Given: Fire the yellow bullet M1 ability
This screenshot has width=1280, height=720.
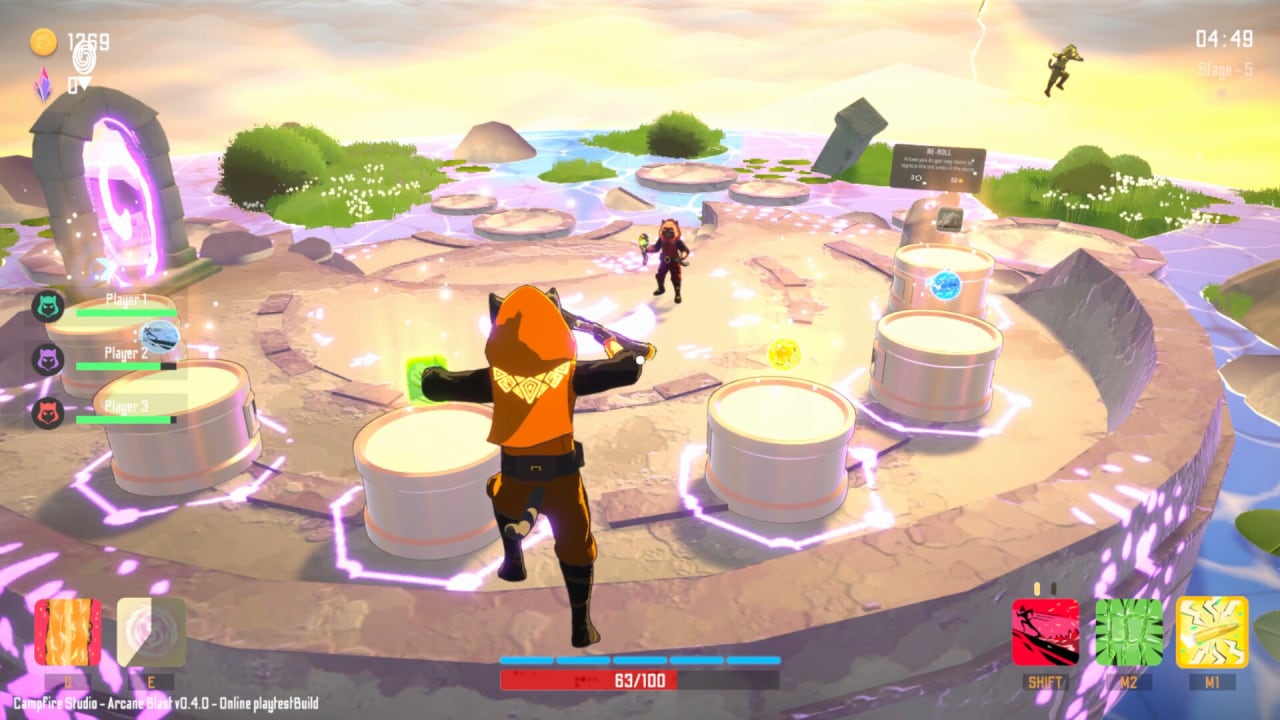Looking at the screenshot, I should (x=1212, y=632).
